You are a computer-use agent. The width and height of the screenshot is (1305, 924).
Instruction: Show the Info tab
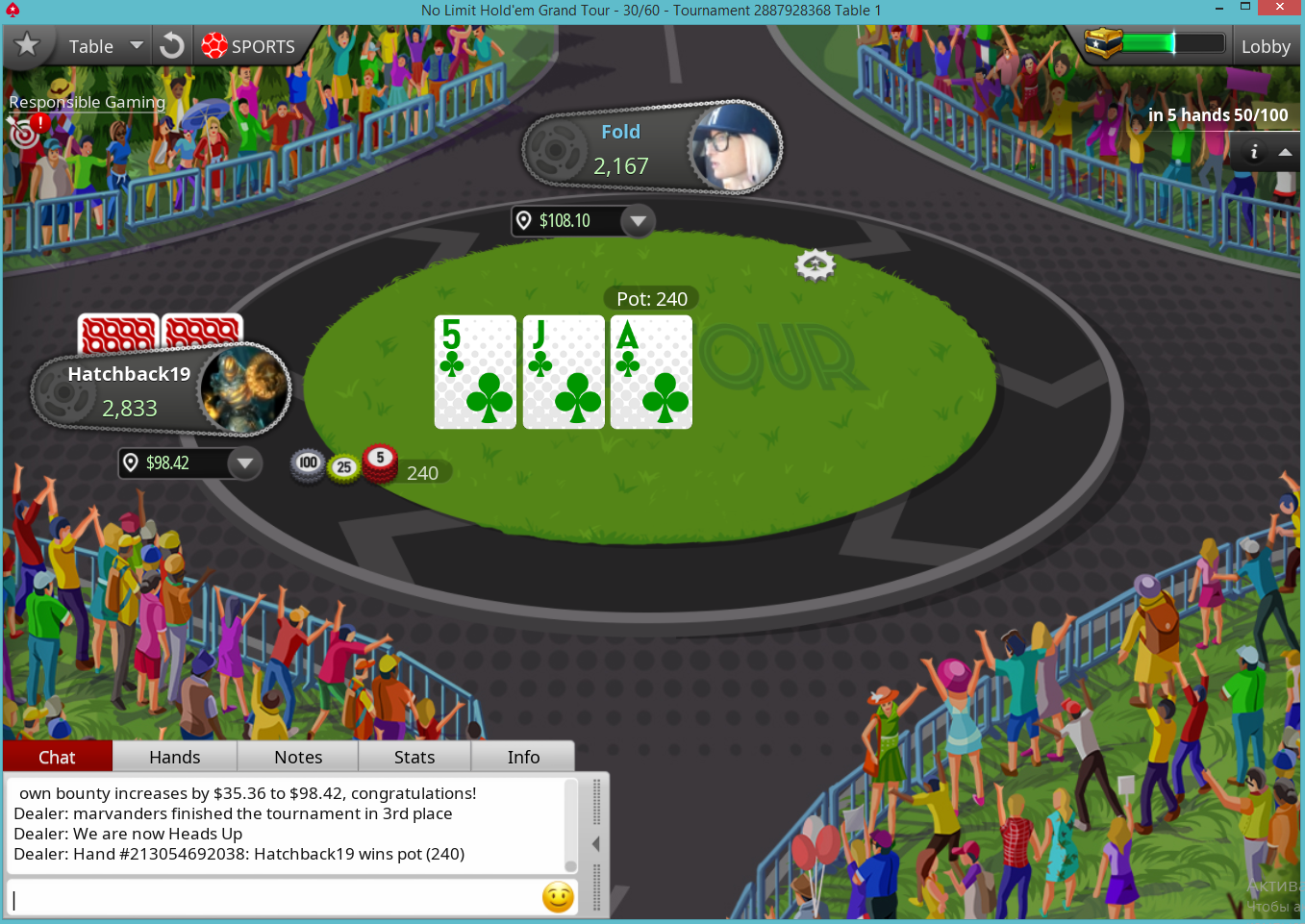coord(523,757)
